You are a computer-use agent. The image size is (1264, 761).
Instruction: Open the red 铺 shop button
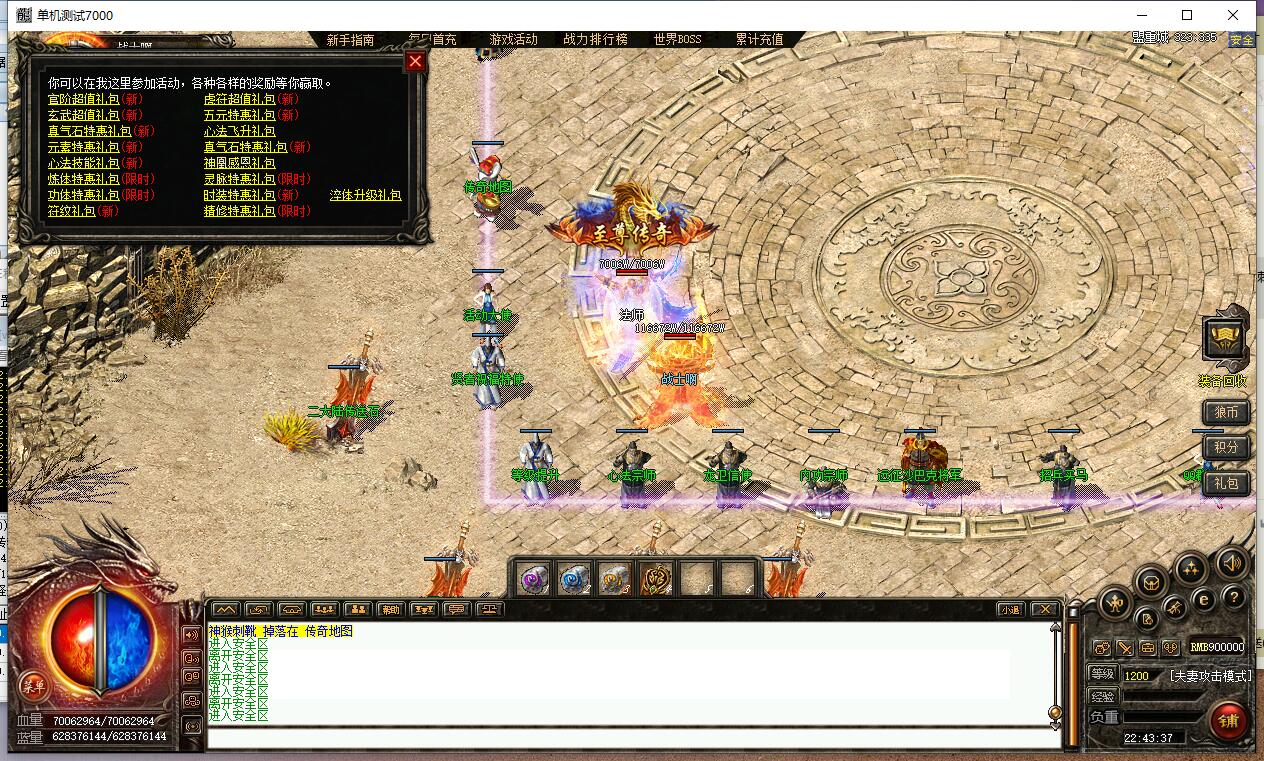pyautogui.click(x=1228, y=720)
